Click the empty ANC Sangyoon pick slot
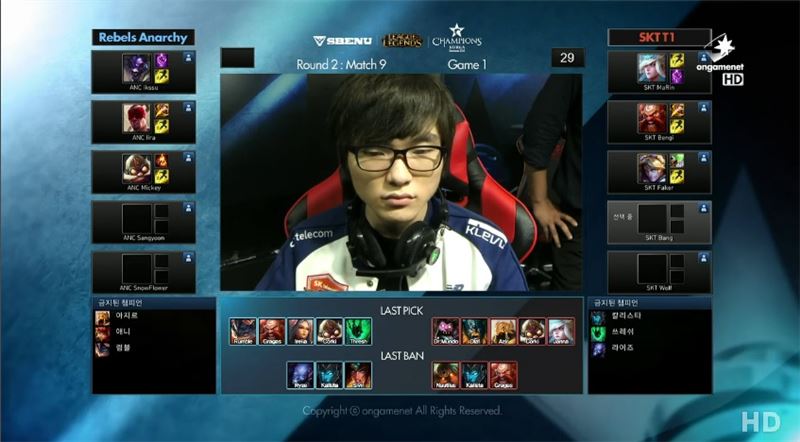Screen dimensions: 800x442 (x=144, y=222)
